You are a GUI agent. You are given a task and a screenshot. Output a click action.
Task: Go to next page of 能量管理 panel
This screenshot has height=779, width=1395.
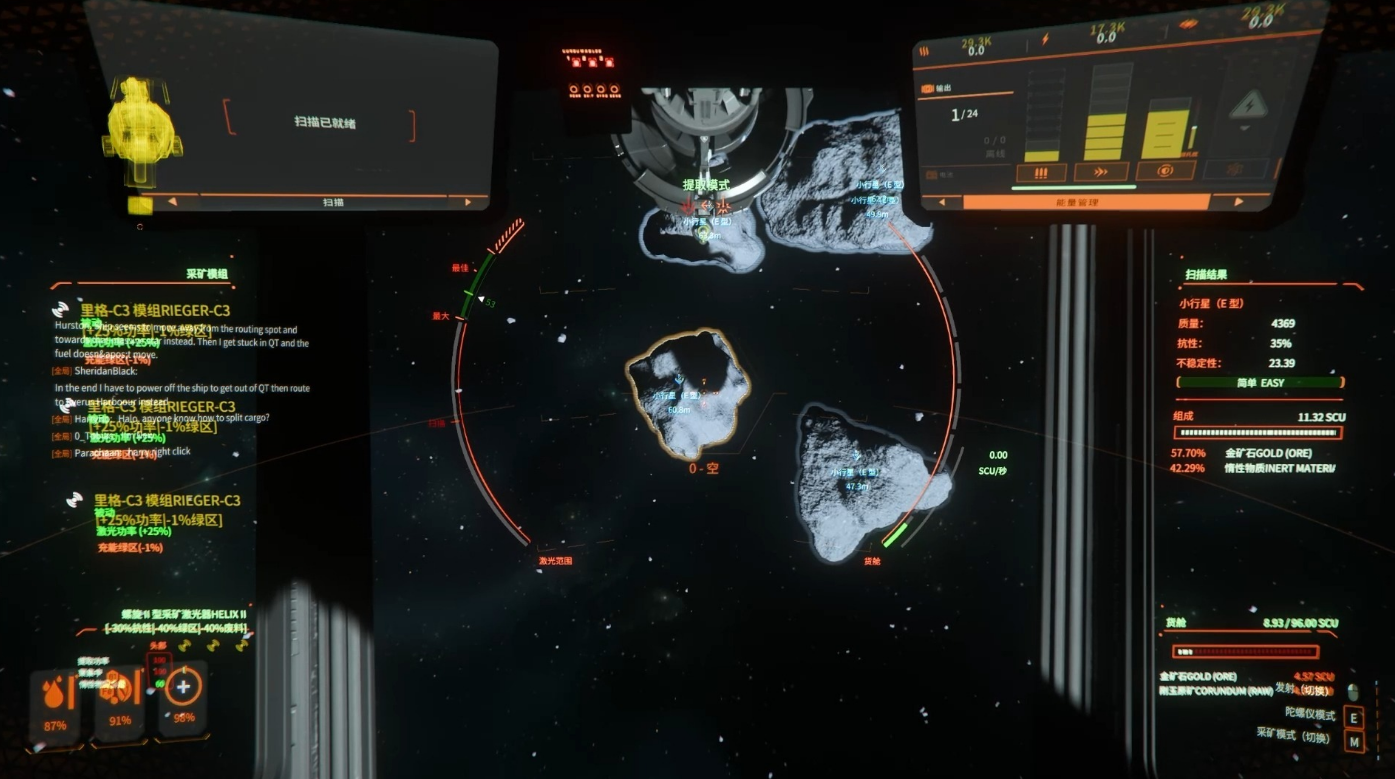coord(1239,202)
